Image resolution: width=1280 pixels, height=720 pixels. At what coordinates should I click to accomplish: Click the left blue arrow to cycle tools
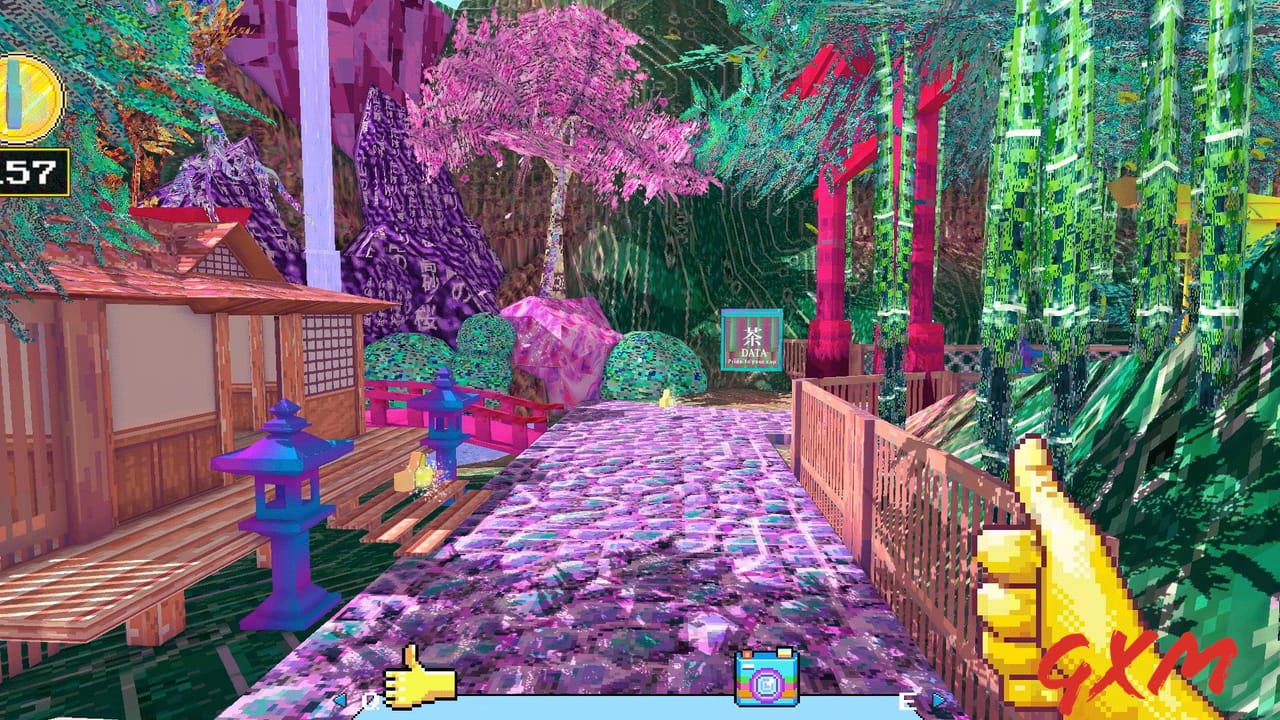[340, 700]
